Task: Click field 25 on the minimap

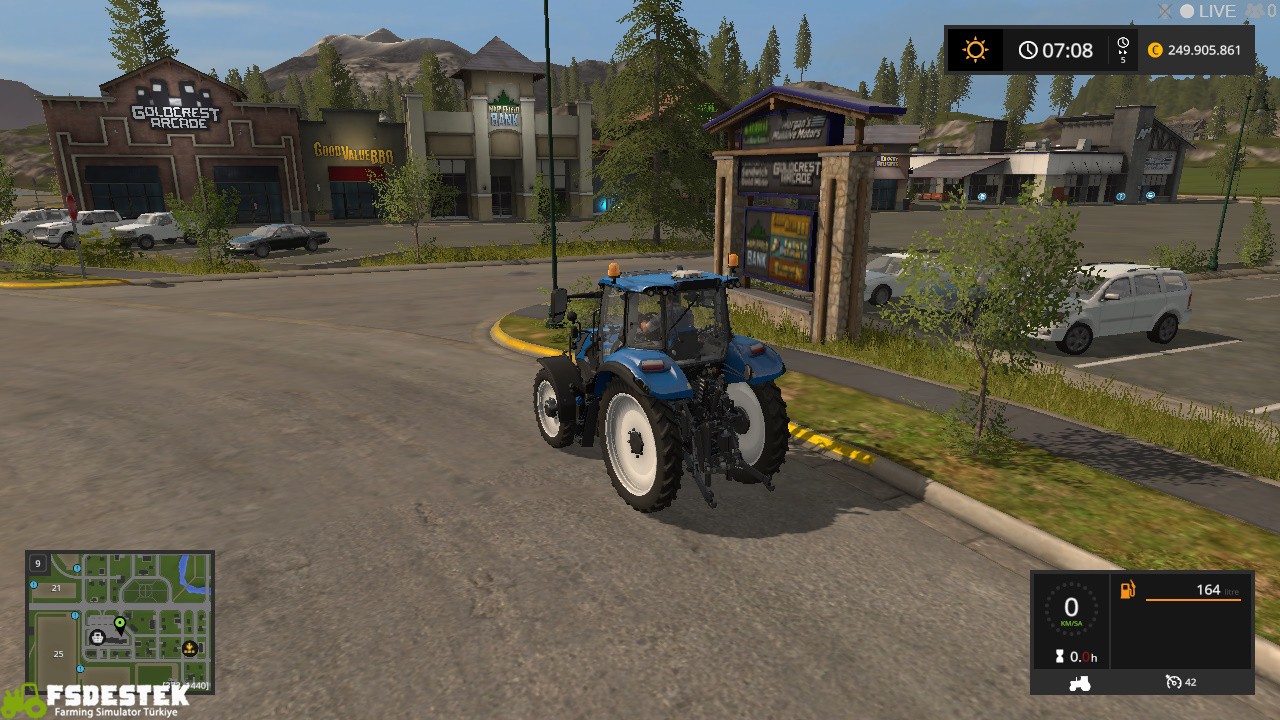Action: (x=58, y=653)
